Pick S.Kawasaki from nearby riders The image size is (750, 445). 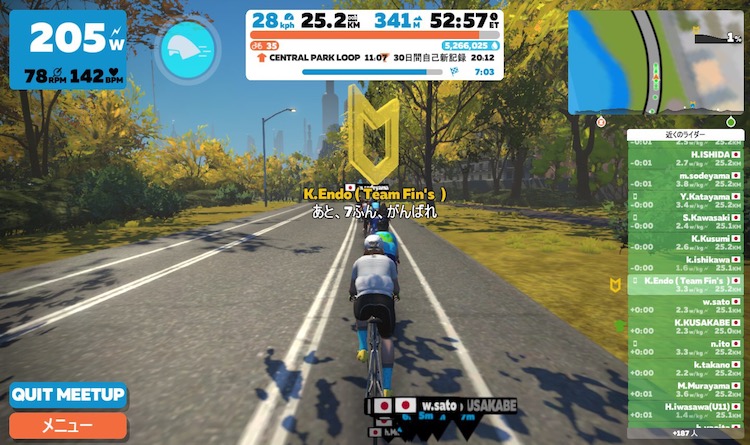686,221
